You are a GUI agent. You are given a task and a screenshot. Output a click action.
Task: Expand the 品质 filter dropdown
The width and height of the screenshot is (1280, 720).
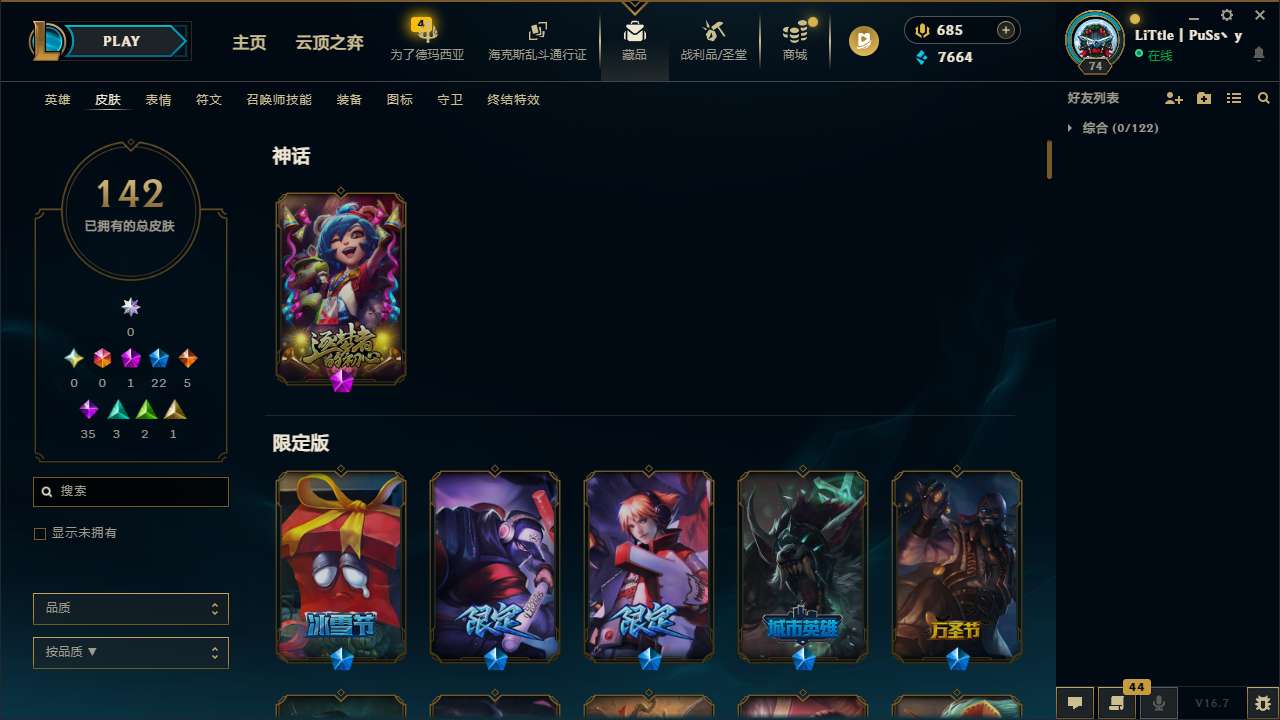coord(130,608)
